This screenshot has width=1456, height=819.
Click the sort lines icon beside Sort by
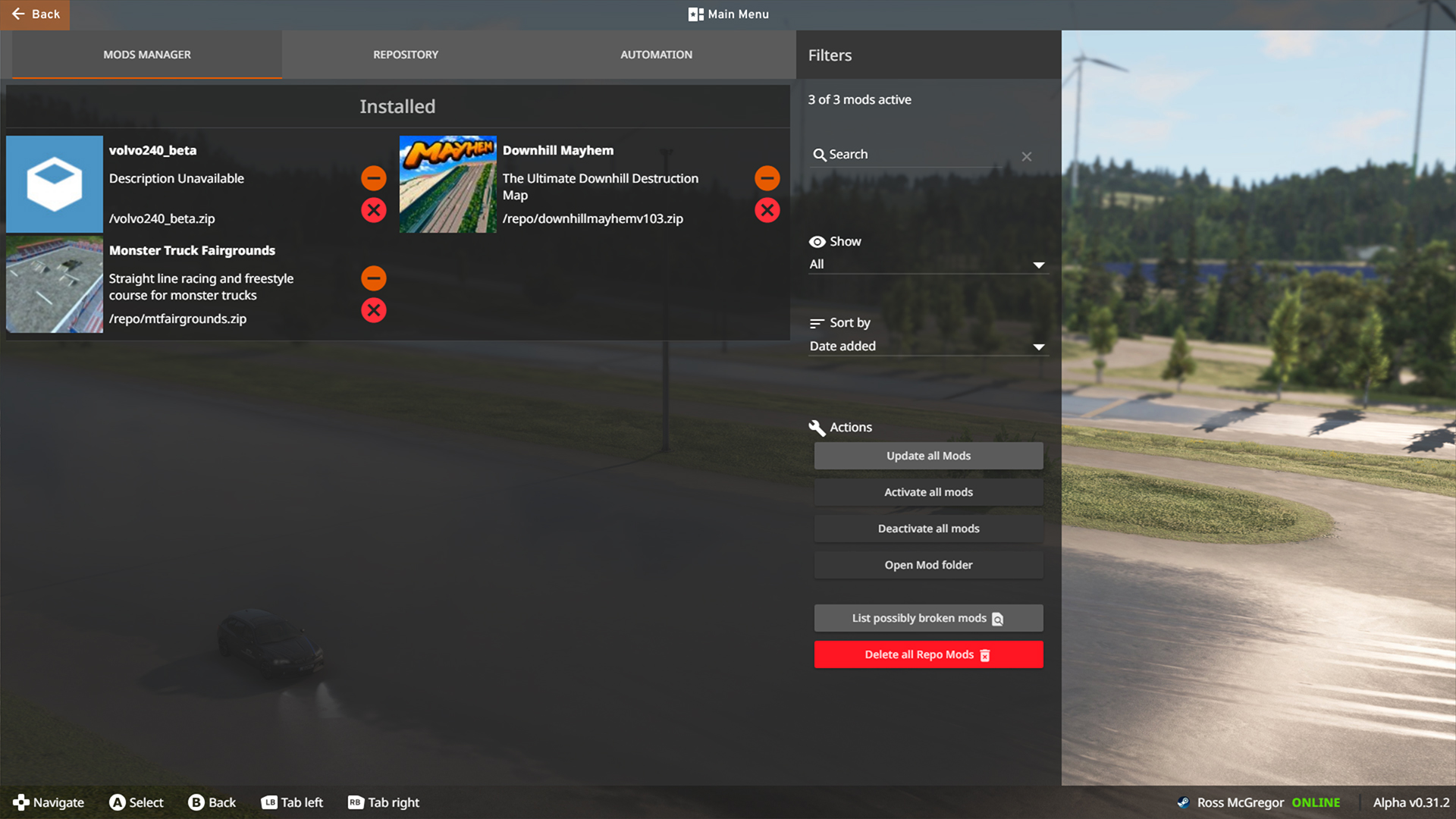817,322
